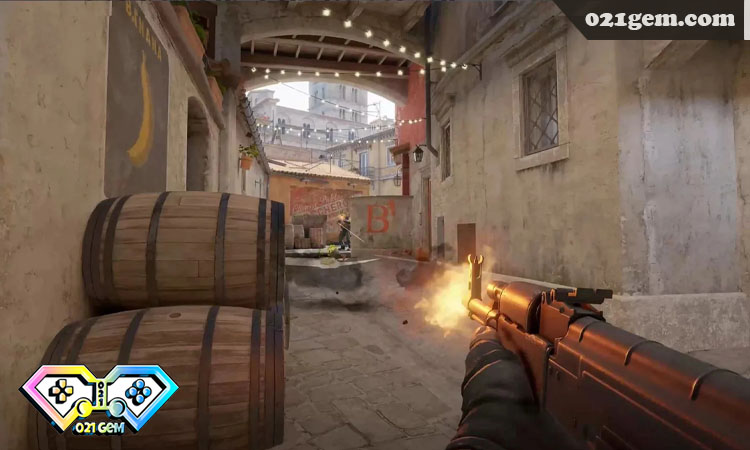Screen dimensions: 750x450
Task: Click the 021 GEM controller logo
Action: point(100,397)
